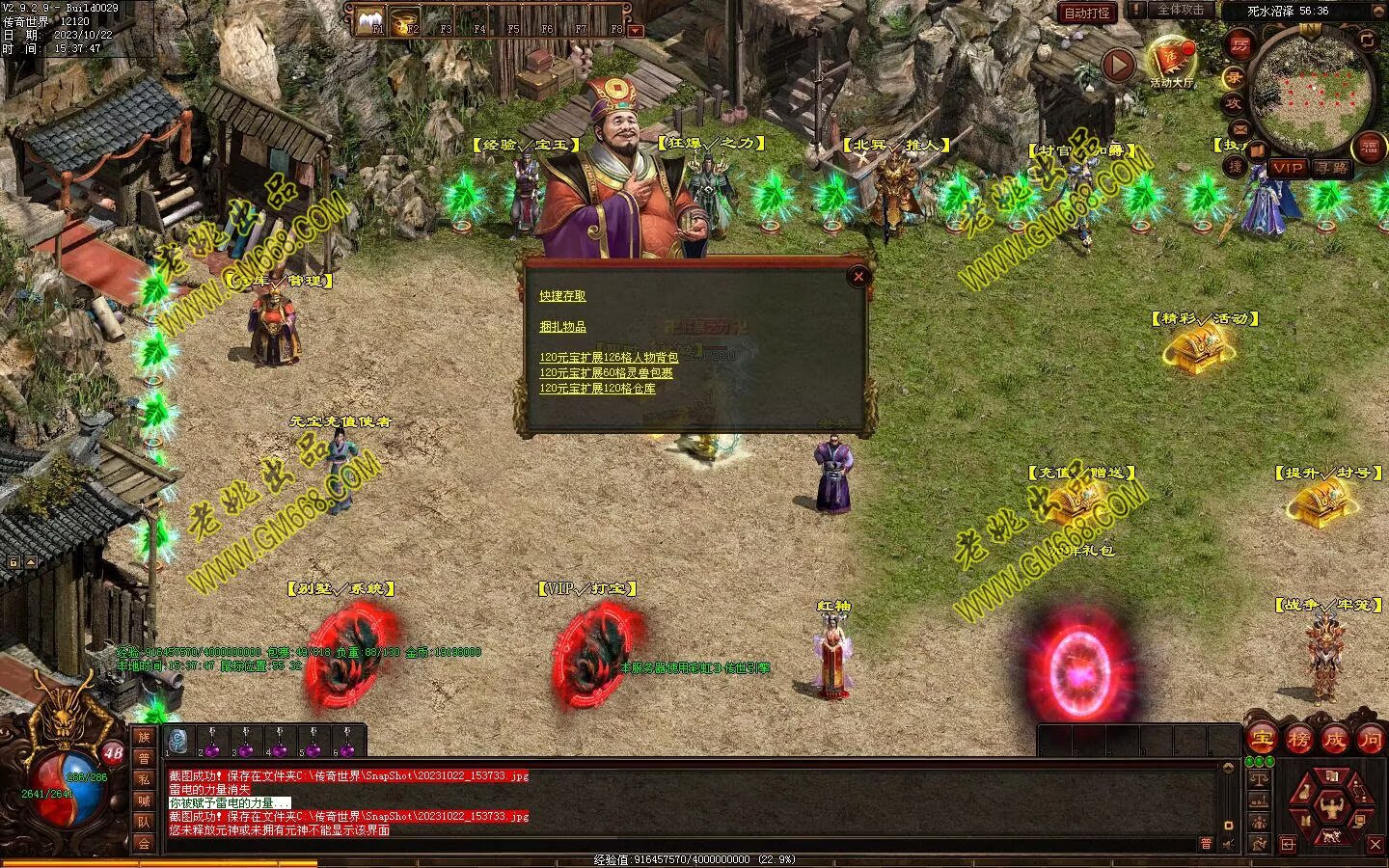Switch to the 队 team chat channel
This screenshot has height=868, width=1389.
[144, 822]
